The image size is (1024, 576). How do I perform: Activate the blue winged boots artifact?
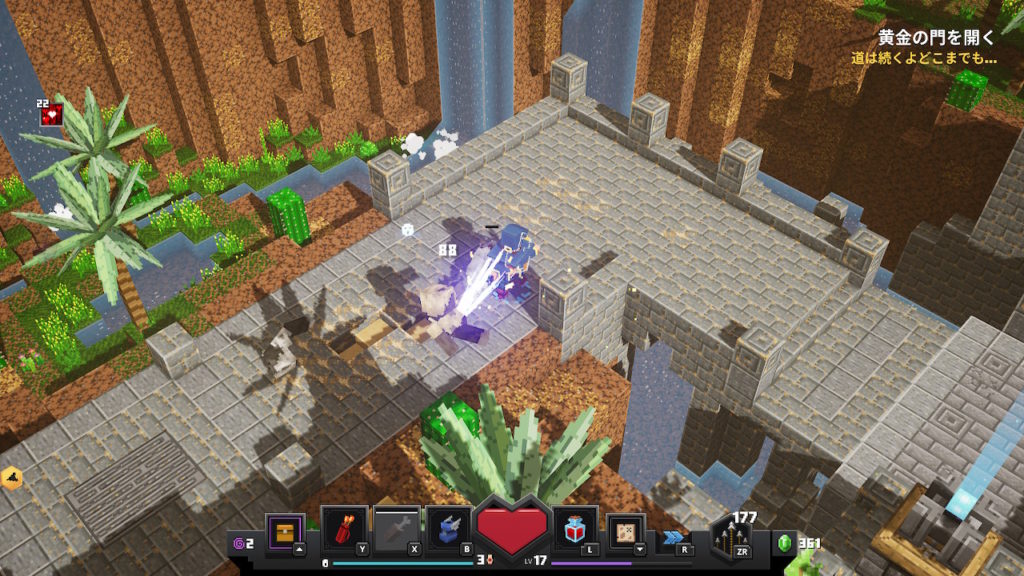point(449,529)
